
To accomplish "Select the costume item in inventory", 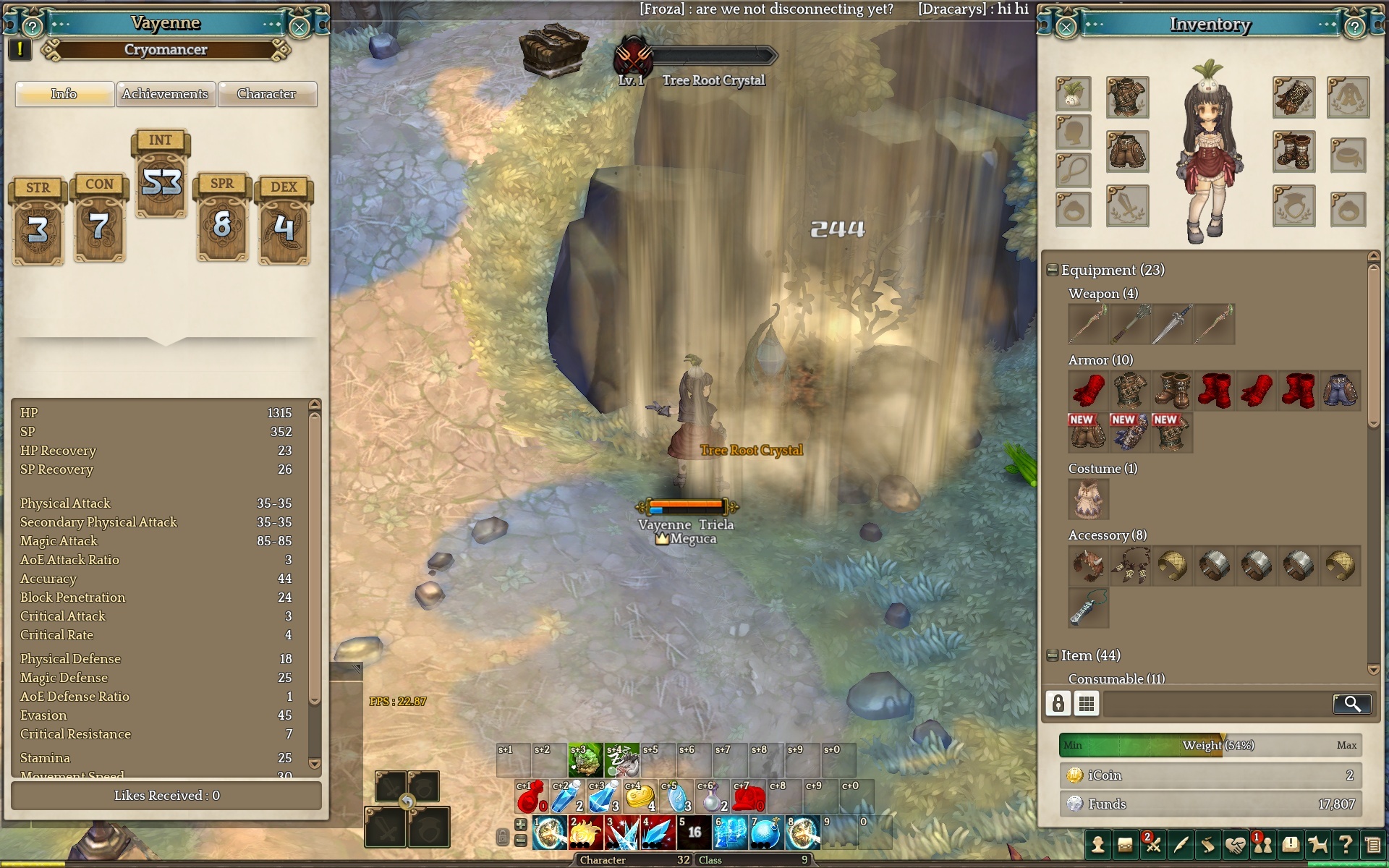I will [x=1088, y=500].
